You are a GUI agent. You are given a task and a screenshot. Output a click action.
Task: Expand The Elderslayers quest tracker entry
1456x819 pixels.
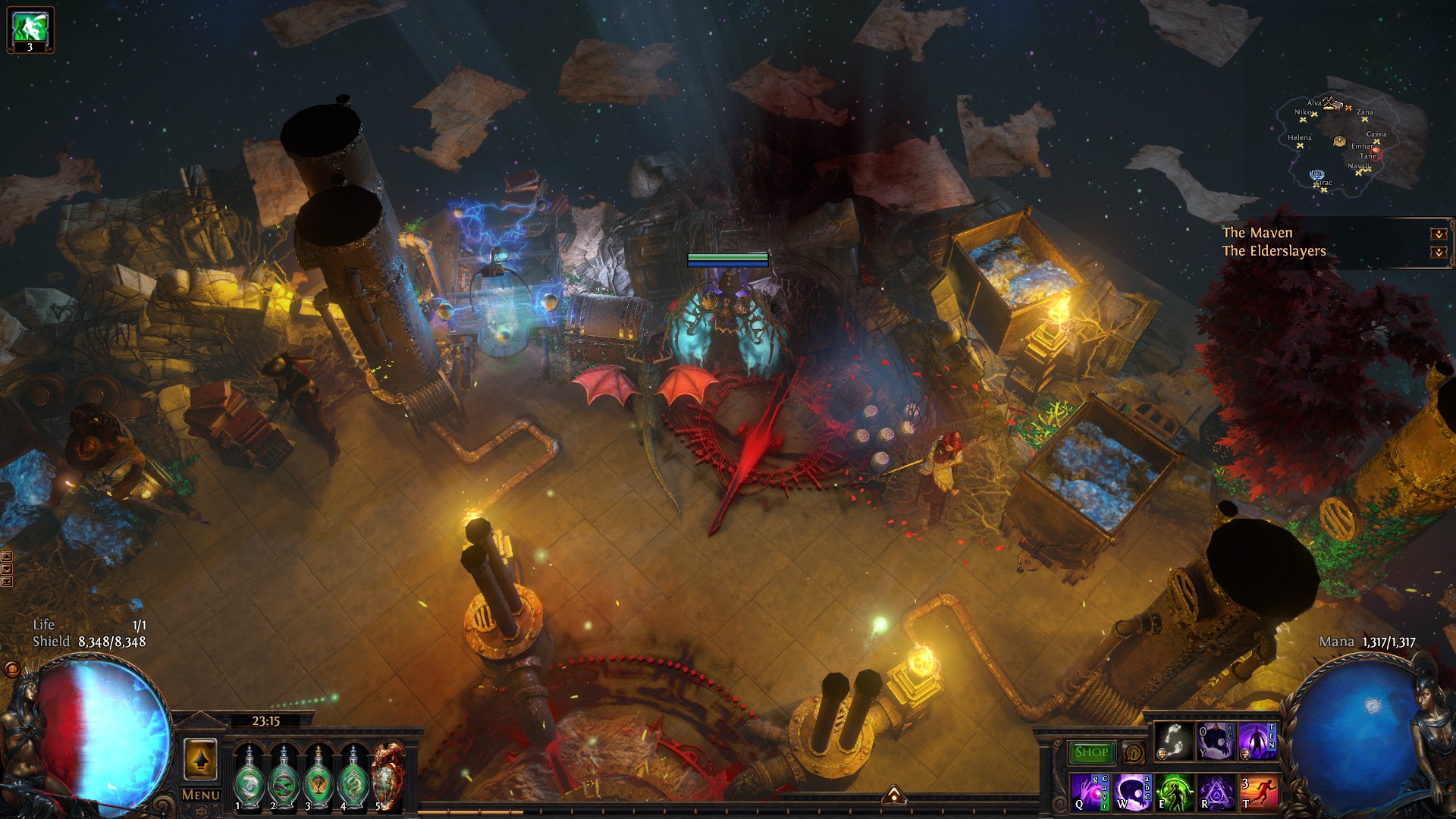1438,252
